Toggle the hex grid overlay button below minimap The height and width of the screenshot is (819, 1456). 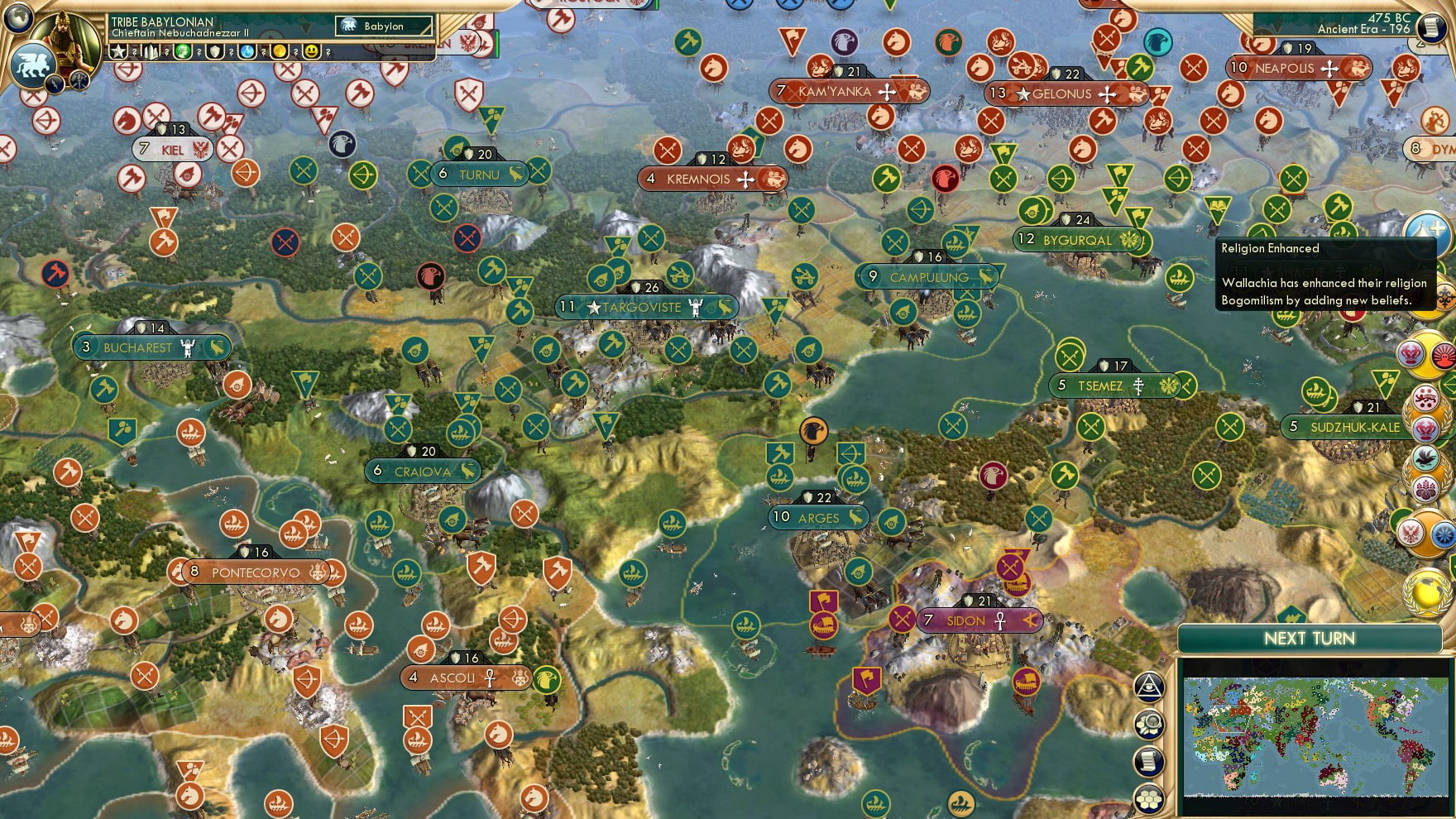(x=1149, y=797)
